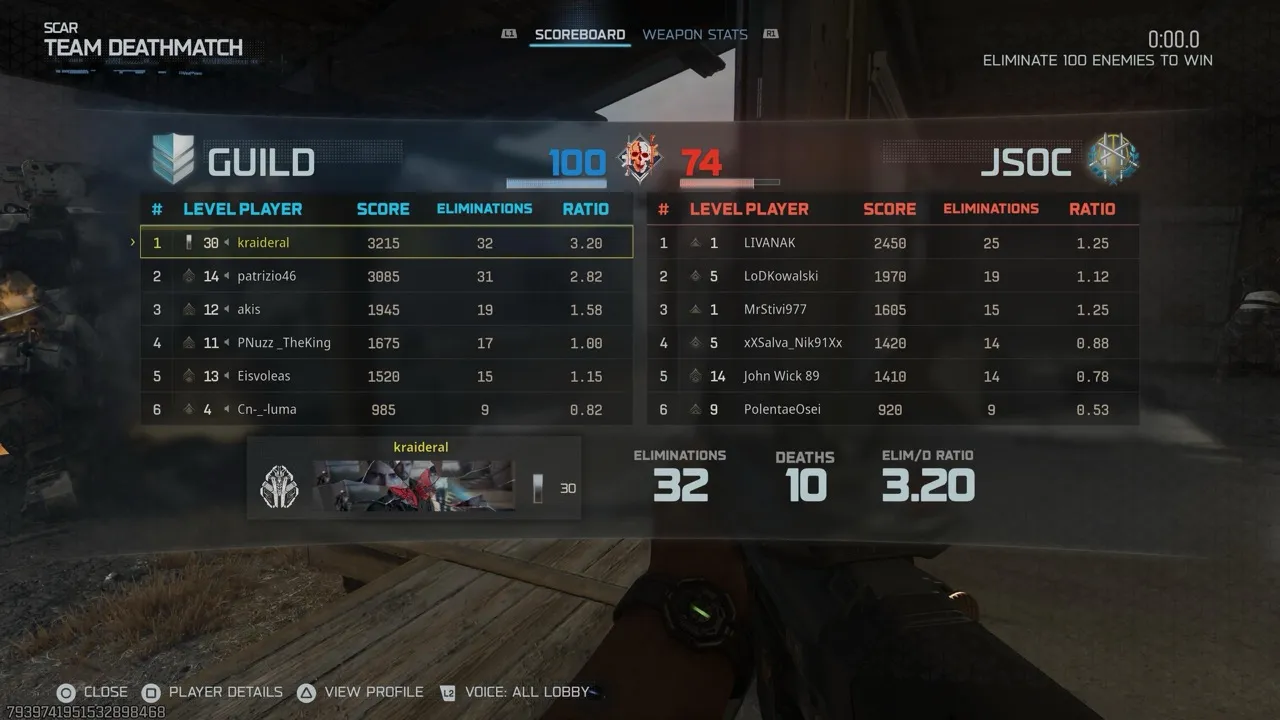The height and width of the screenshot is (720, 1280).
Task: Toggle the Voice: All Lobby setting
Action: click(x=514, y=692)
